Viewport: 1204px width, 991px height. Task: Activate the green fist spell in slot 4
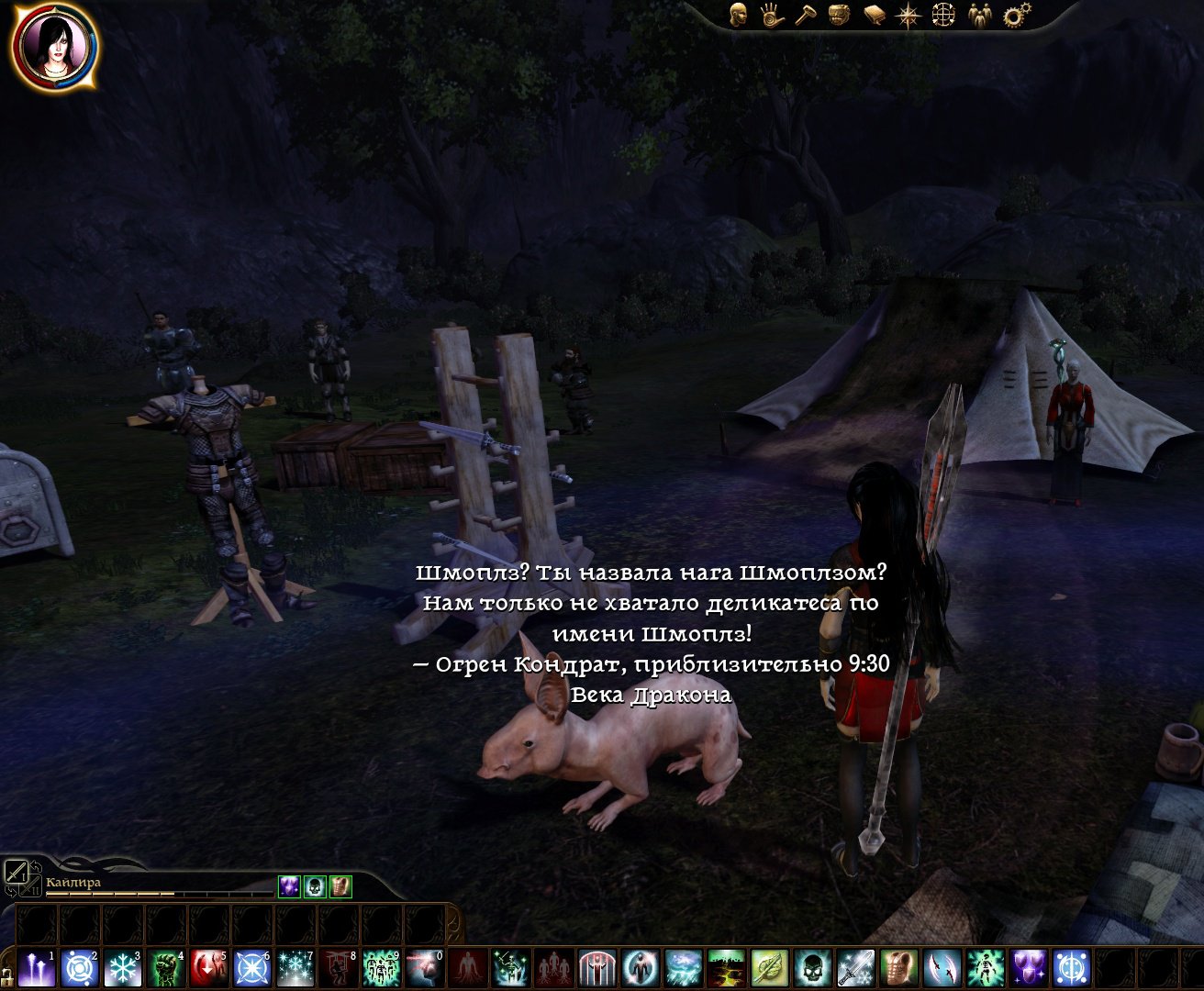point(165,967)
